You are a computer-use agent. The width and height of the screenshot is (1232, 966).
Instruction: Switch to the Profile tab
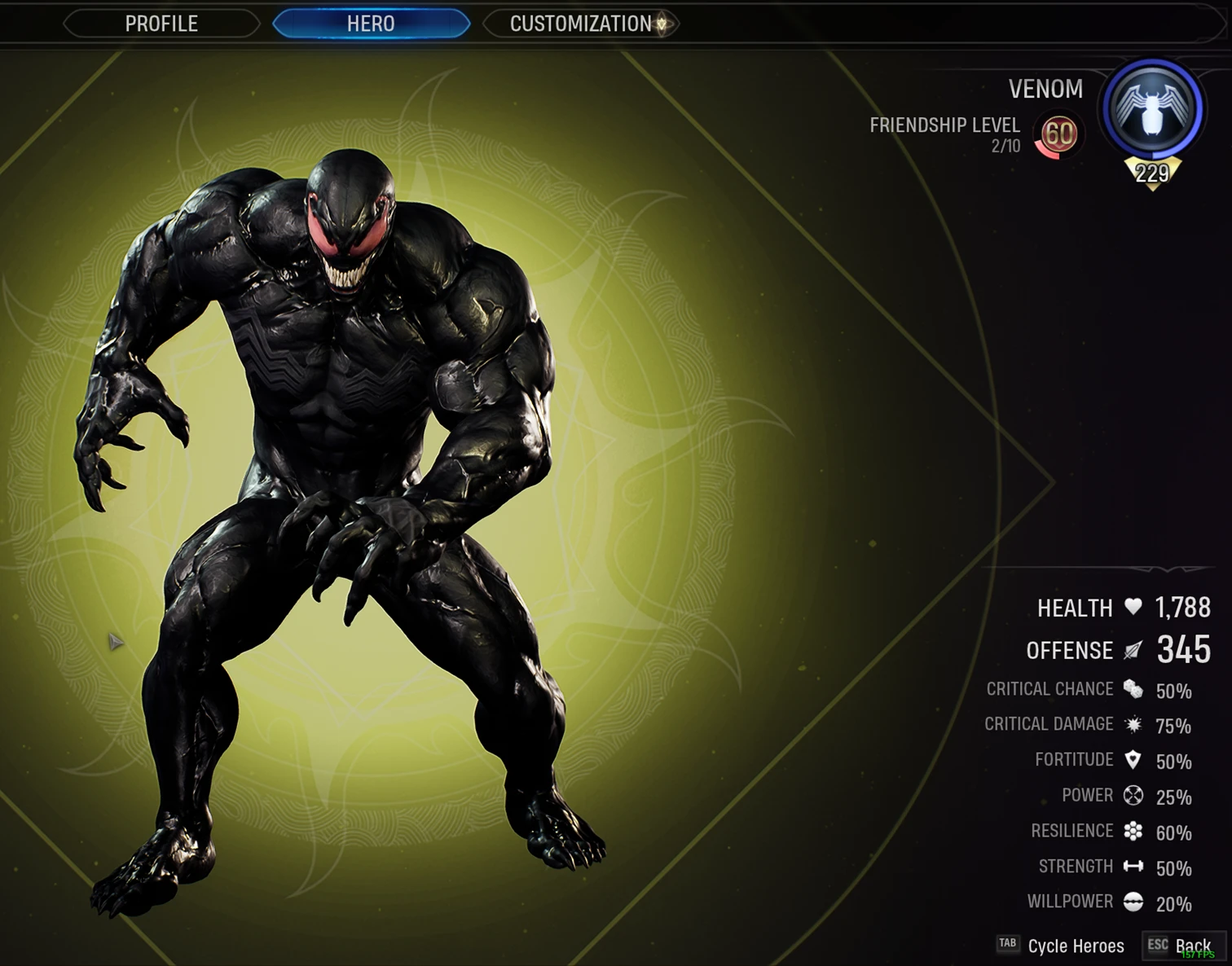point(161,24)
